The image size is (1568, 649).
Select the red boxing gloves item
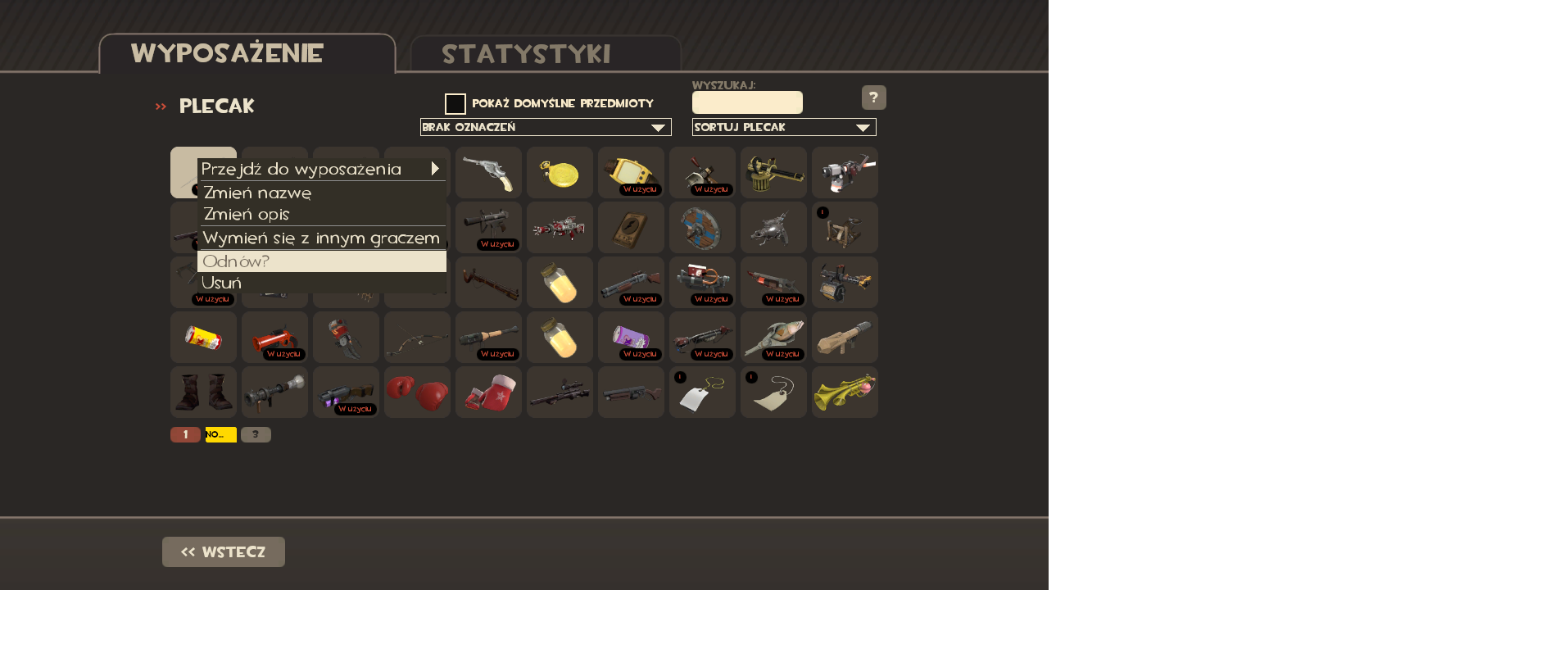click(417, 392)
